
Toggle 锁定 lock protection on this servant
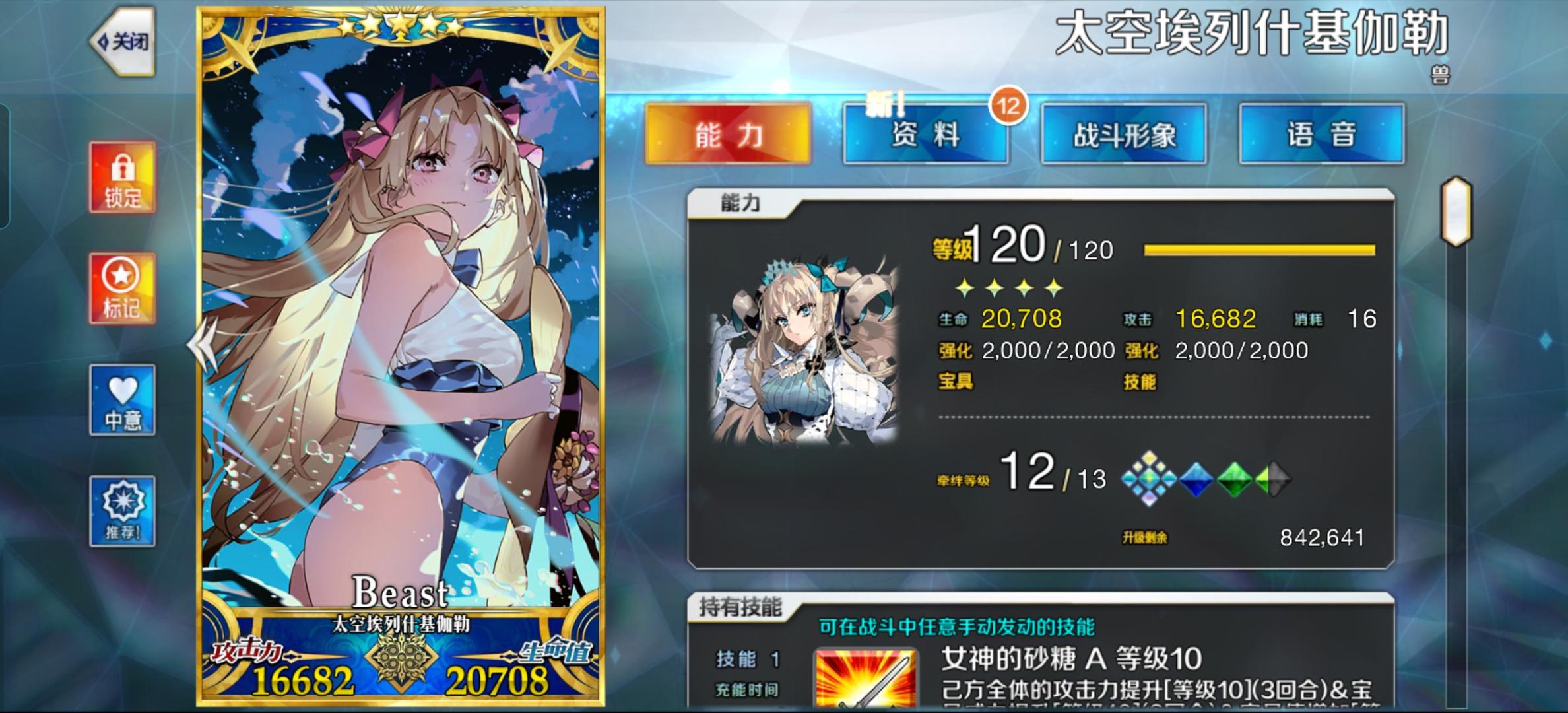122,176
